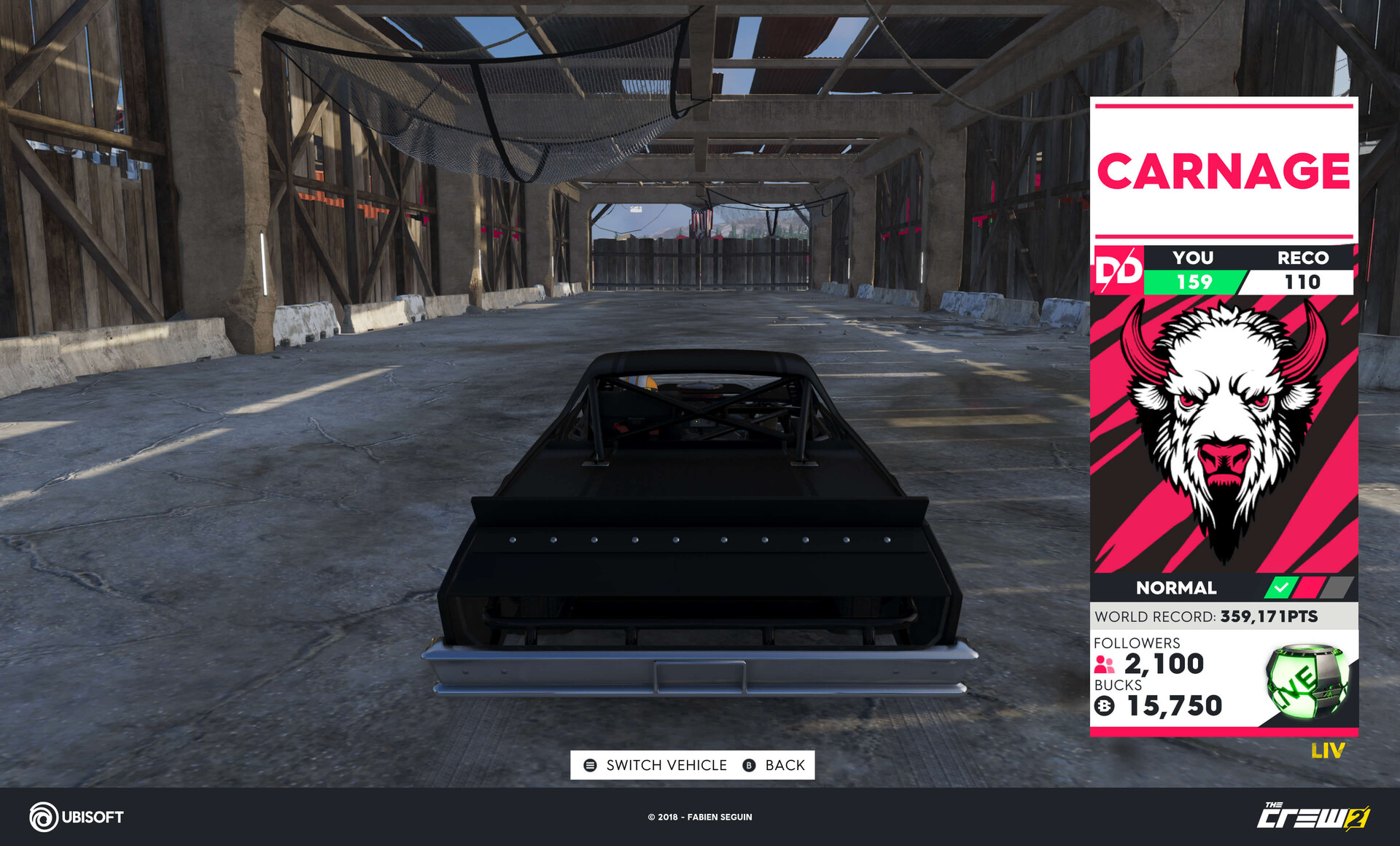Image resolution: width=1400 pixels, height=846 pixels.
Task: Click The Crew 2 logo
Action: pos(1312,817)
